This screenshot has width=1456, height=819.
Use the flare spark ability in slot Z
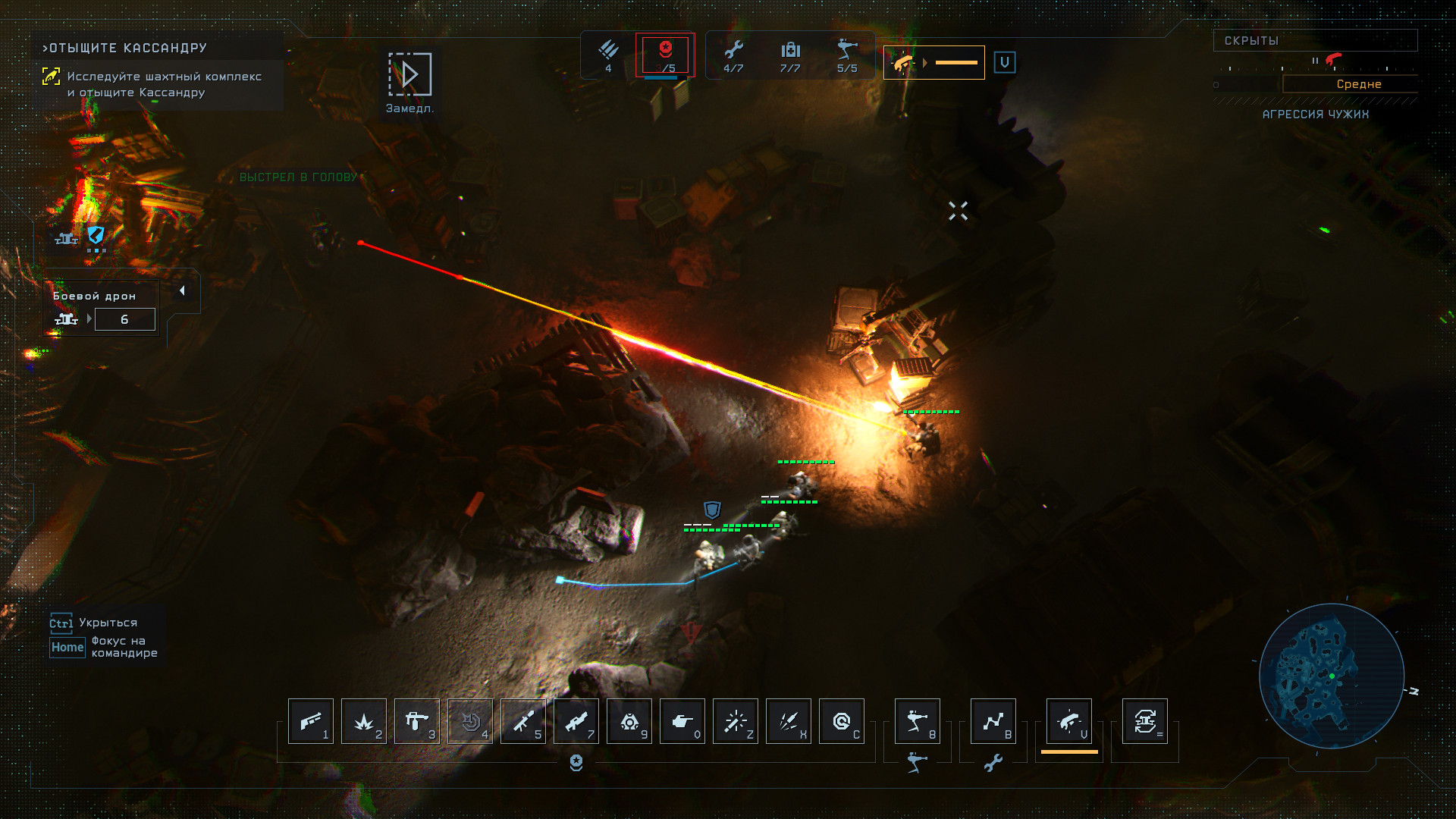point(736,721)
